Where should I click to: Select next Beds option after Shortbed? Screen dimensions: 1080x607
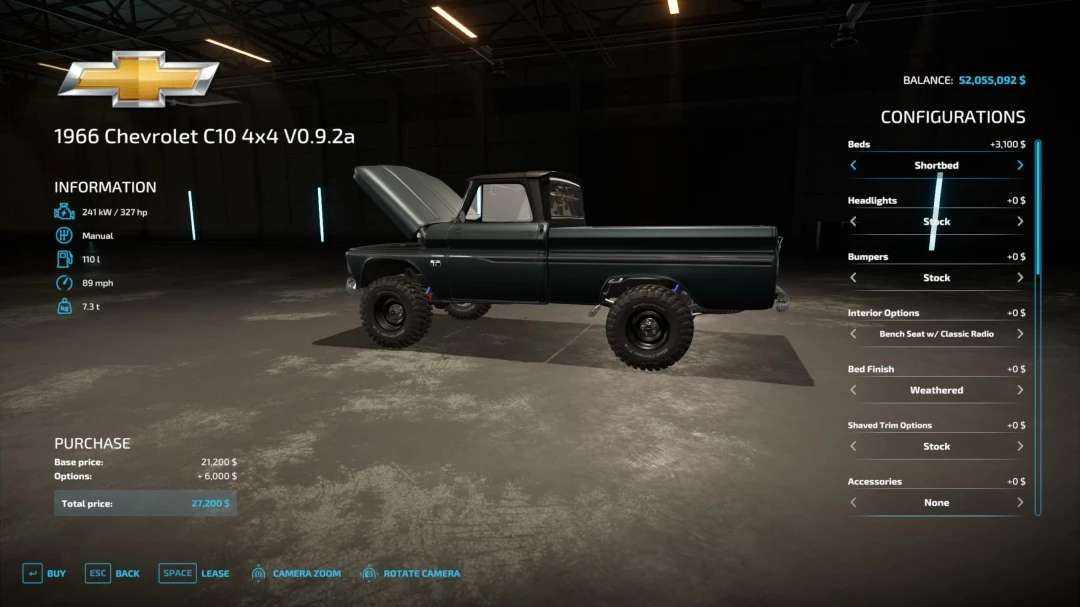[1020, 165]
